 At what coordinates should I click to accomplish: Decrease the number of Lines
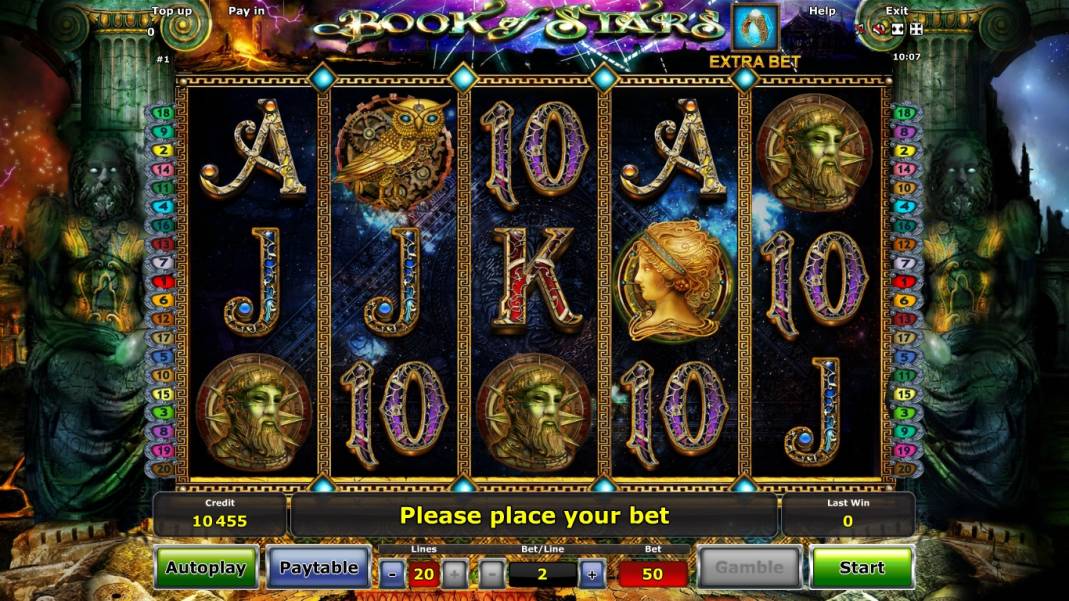coord(392,574)
